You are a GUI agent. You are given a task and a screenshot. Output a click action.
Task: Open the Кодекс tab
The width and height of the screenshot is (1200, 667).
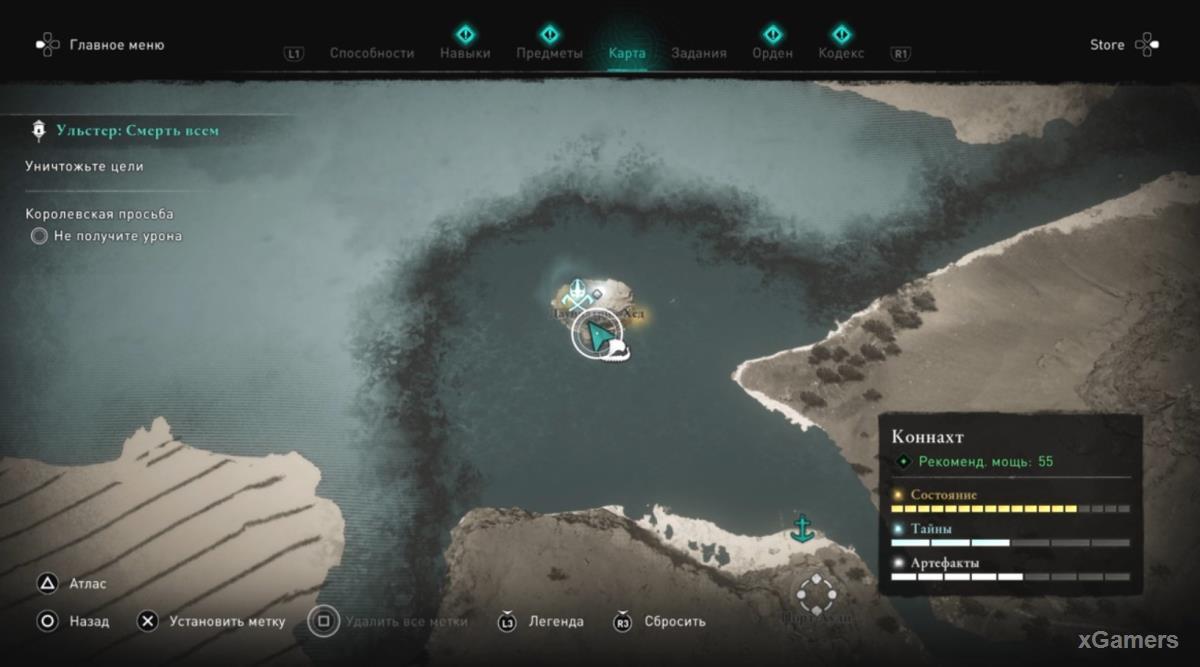point(841,53)
